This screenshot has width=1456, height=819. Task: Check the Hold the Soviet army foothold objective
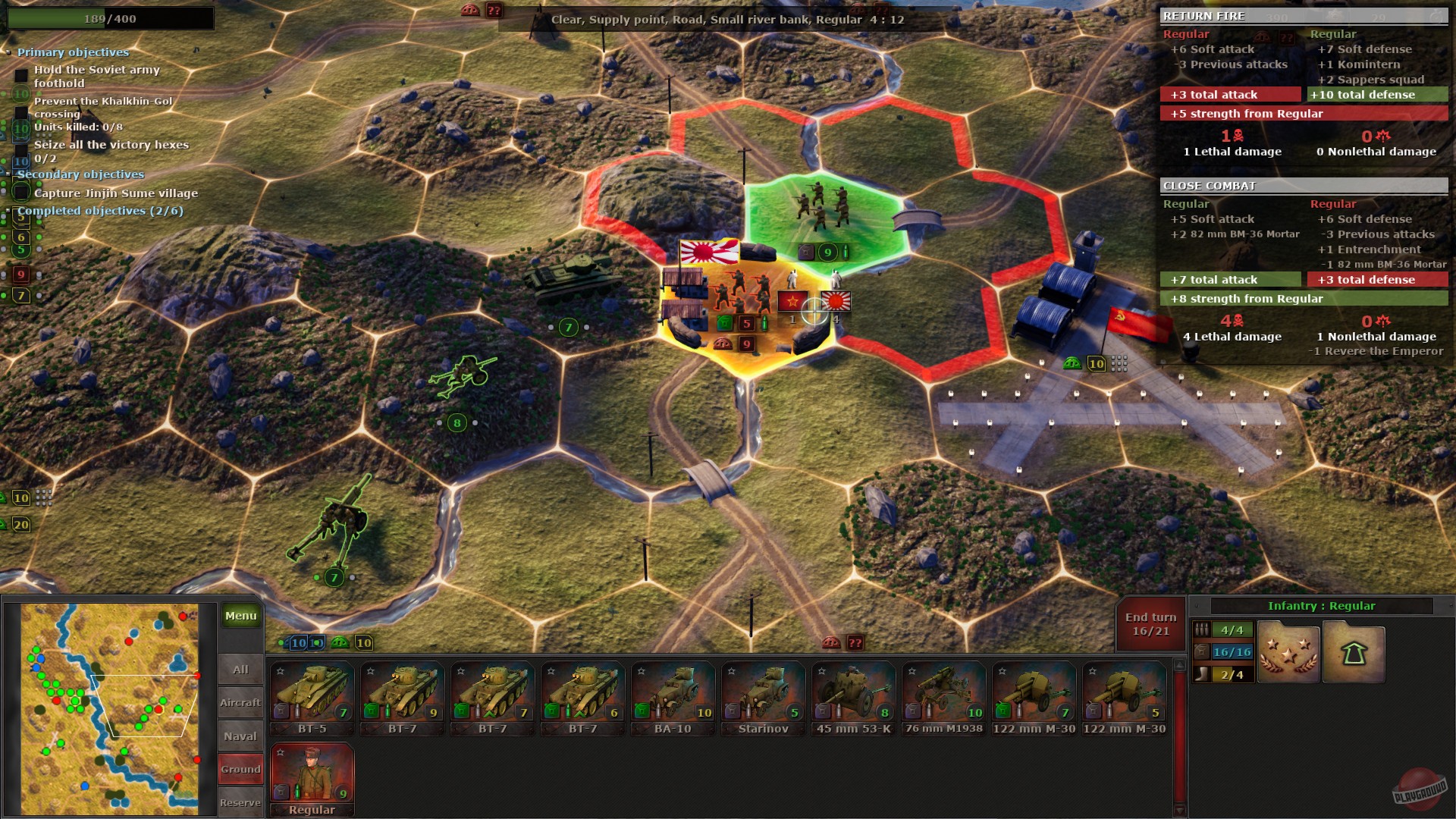tap(20, 73)
